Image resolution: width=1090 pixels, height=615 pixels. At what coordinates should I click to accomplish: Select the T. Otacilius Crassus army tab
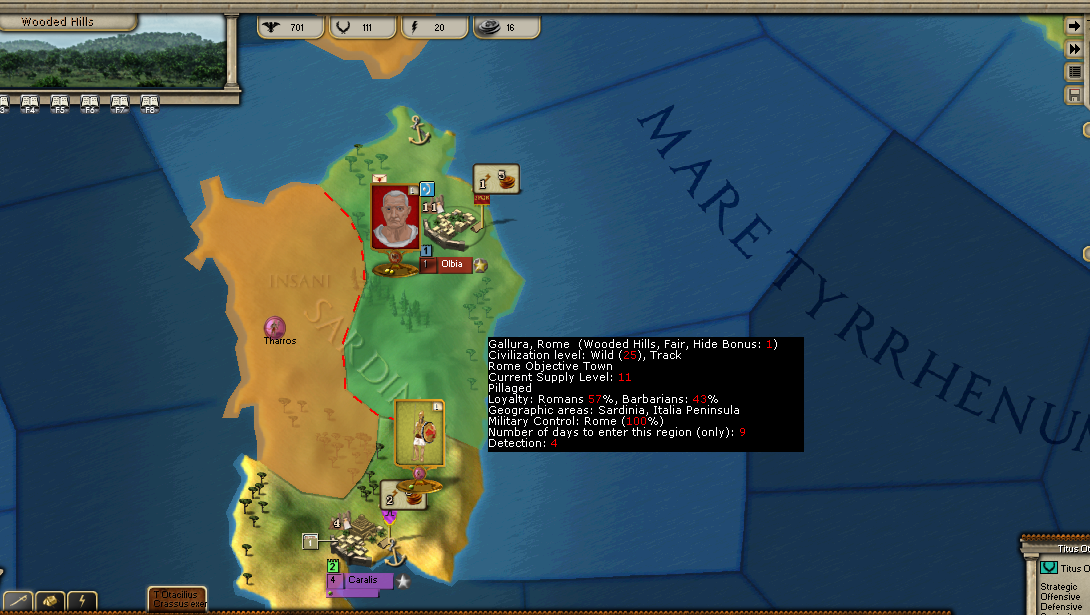click(178, 600)
